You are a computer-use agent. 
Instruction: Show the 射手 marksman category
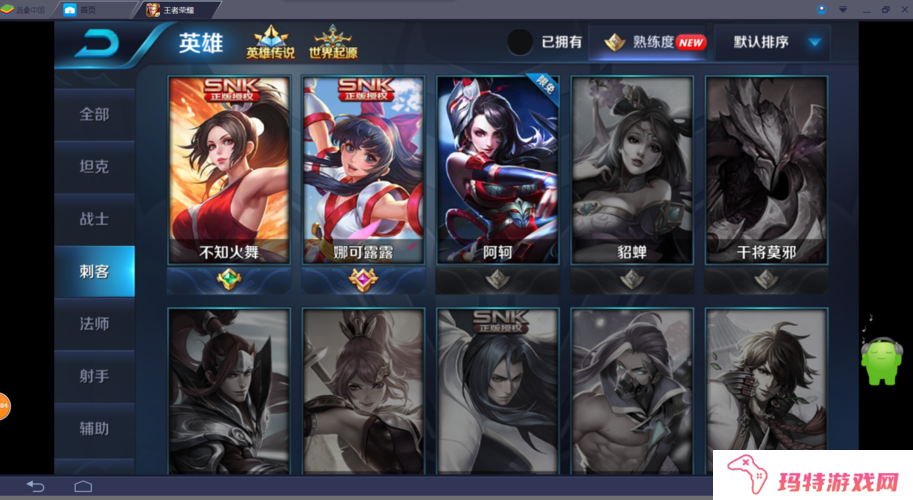(x=94, y=376)
